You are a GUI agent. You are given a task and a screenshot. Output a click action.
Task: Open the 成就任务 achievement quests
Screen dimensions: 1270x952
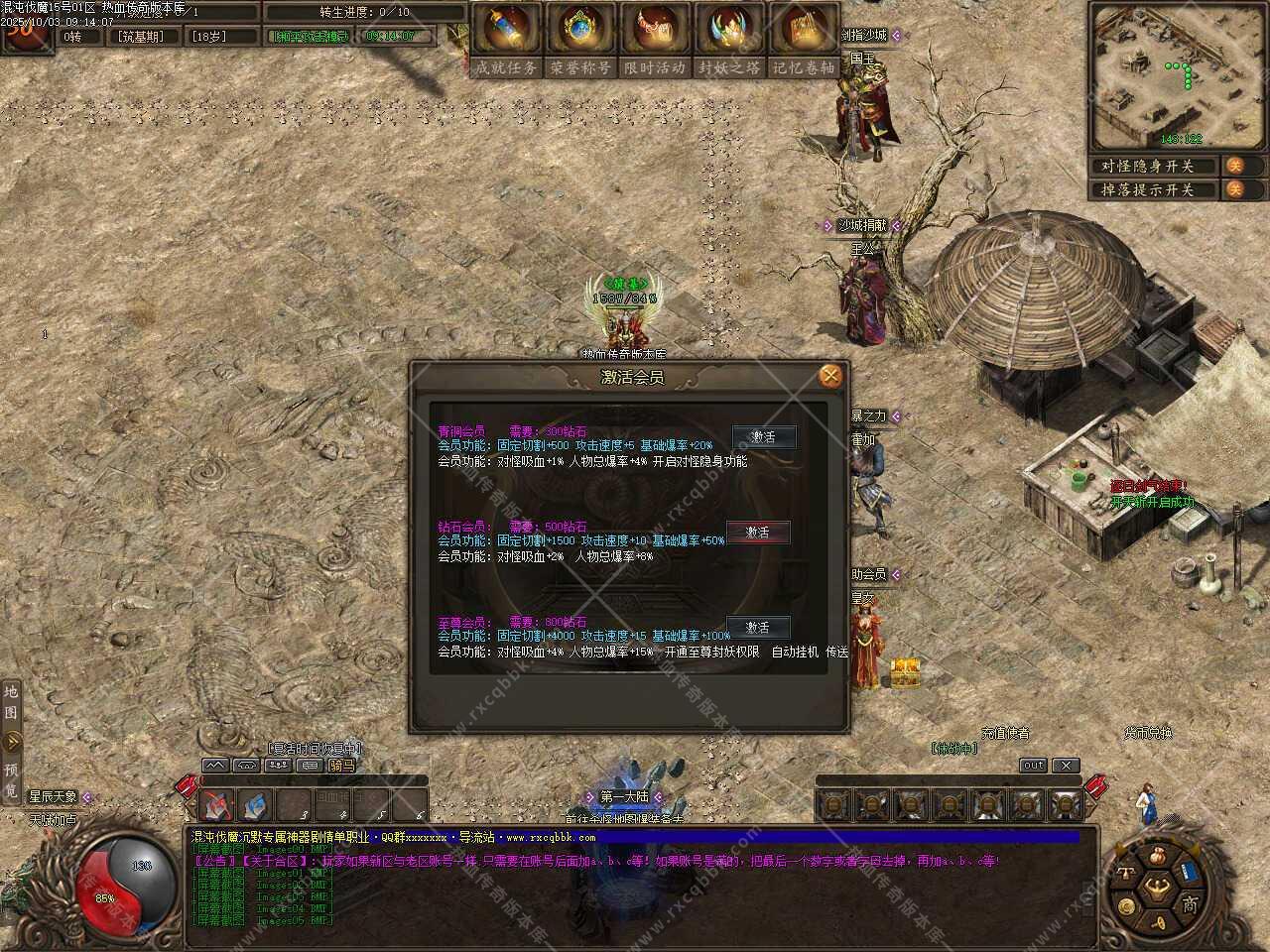(x=506, y=40)
